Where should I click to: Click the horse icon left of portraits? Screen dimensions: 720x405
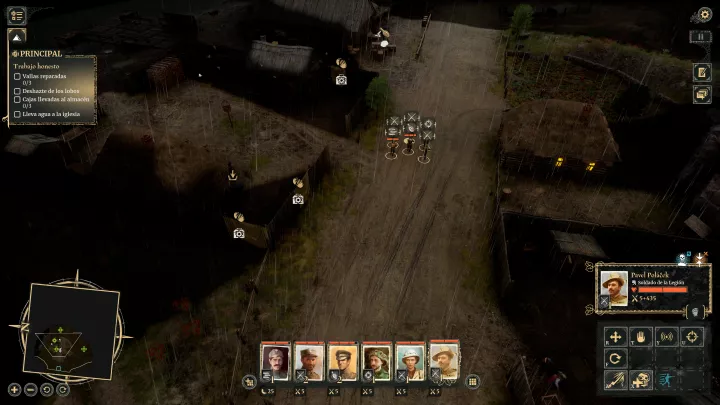click(249, 381)
